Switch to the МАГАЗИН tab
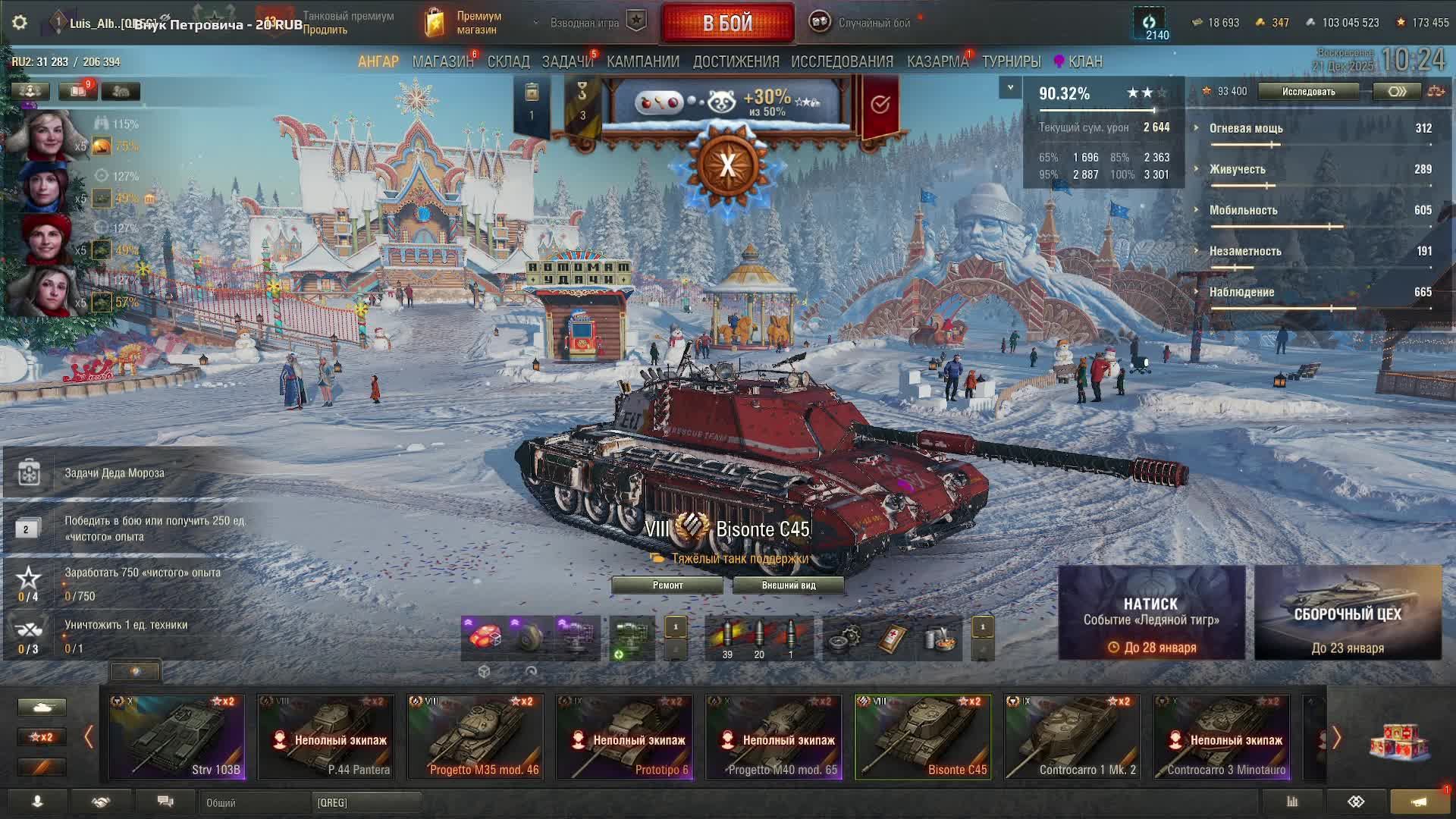This screenshot has width=1456, height=819. pos(442,61)
